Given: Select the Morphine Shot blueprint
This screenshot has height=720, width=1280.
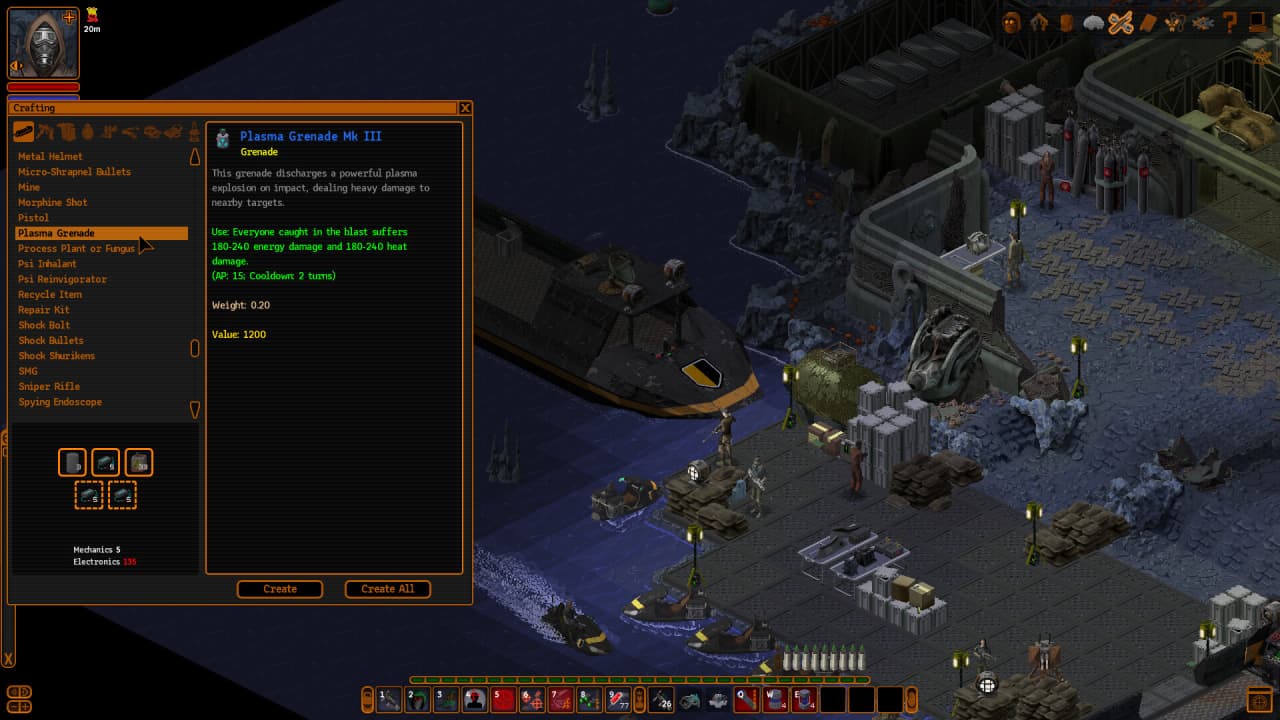Looking at the screenshot, I should tap(53, 202).
